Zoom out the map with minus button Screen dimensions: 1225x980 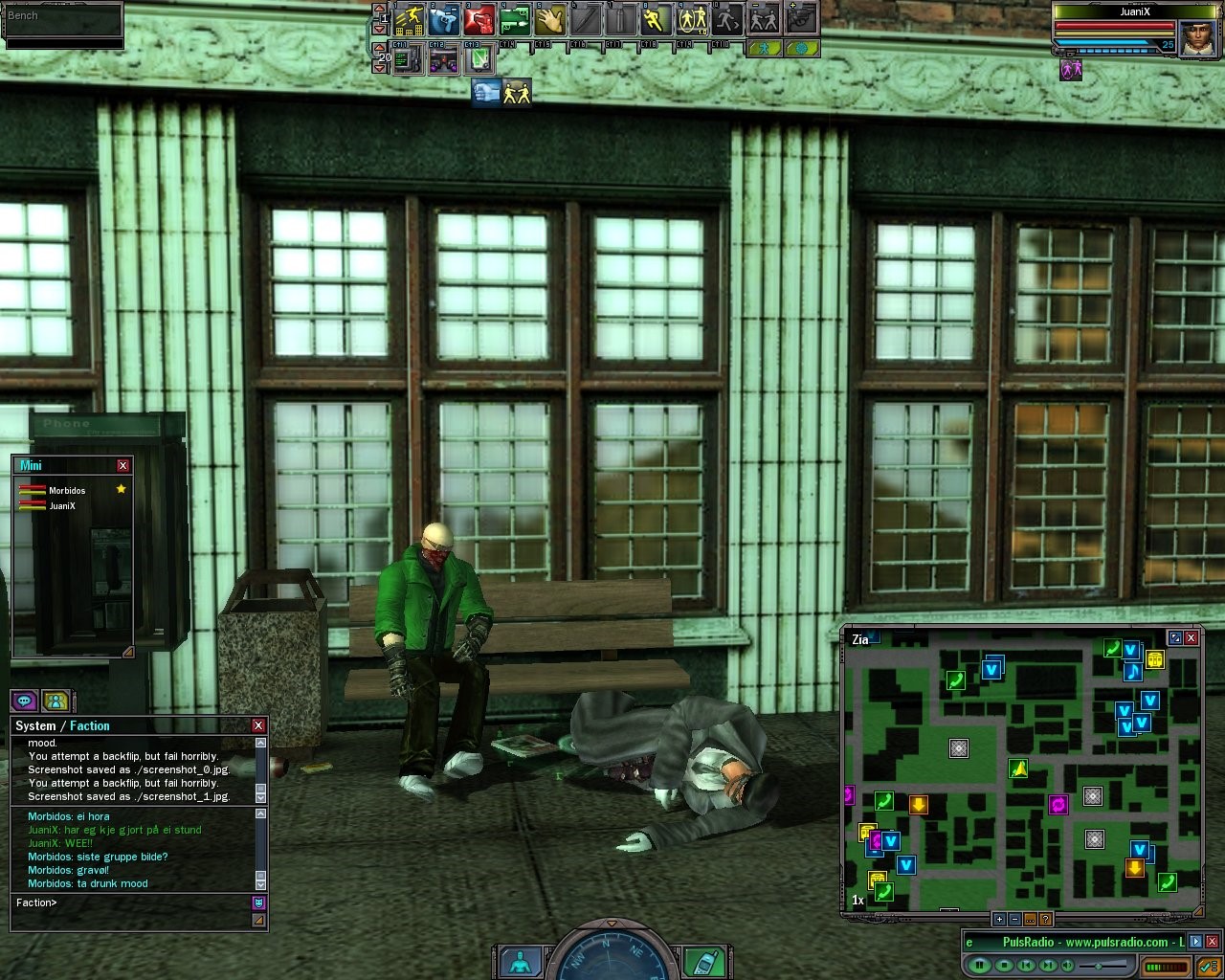(1014, 919)
